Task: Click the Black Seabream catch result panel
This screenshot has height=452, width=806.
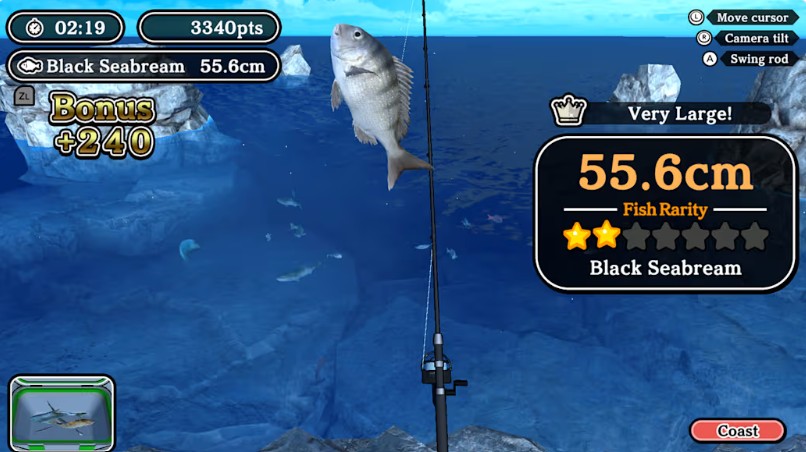Action: point(665,213)
